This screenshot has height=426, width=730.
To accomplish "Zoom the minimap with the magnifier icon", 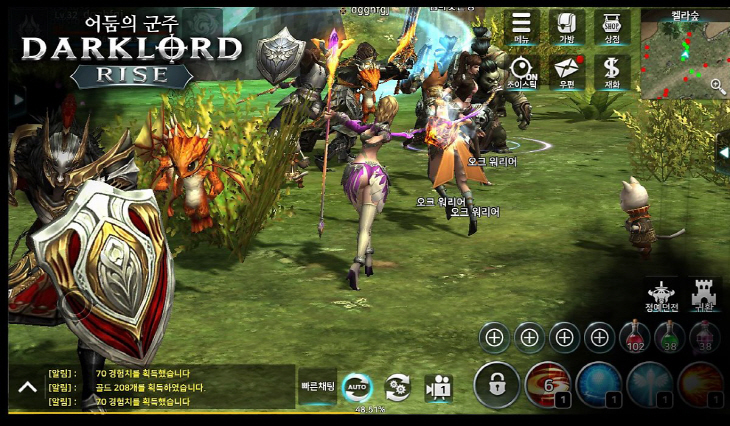I will (717, 87).
